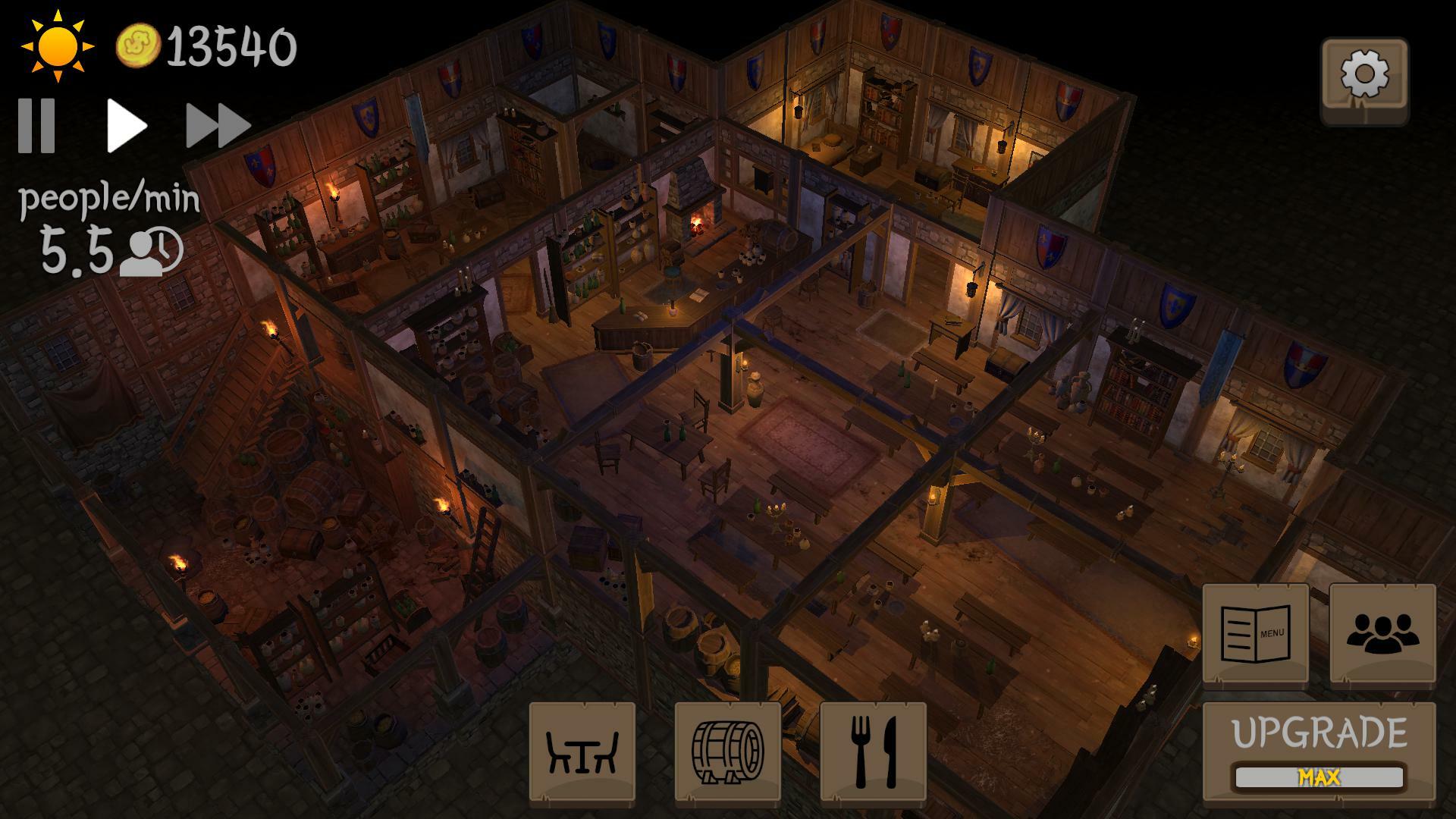Activate fast-forward speed
The height and width of the screenshot is (819, 1456).
point(218,125)
